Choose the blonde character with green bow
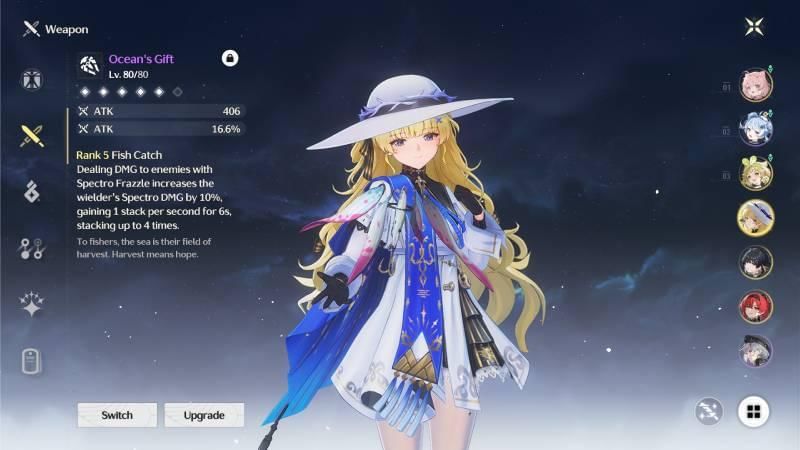The width and height of the screenshot is (800, 450). [755, 173]
